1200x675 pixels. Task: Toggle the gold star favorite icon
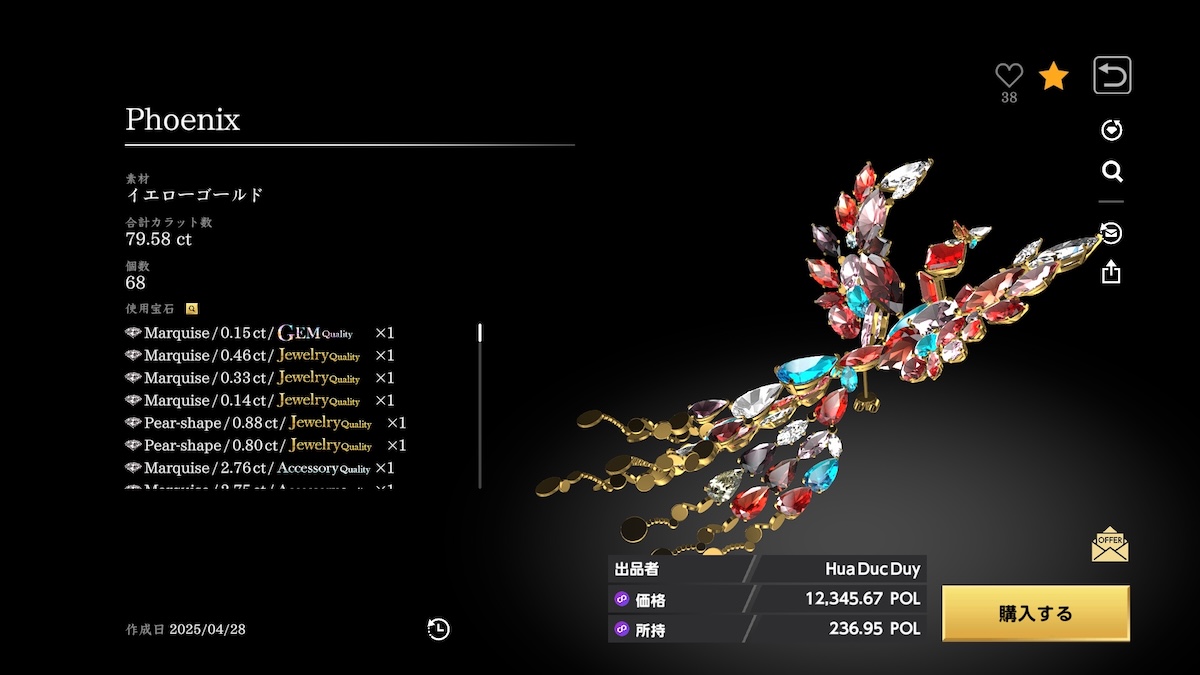(x=1053, y=76)
